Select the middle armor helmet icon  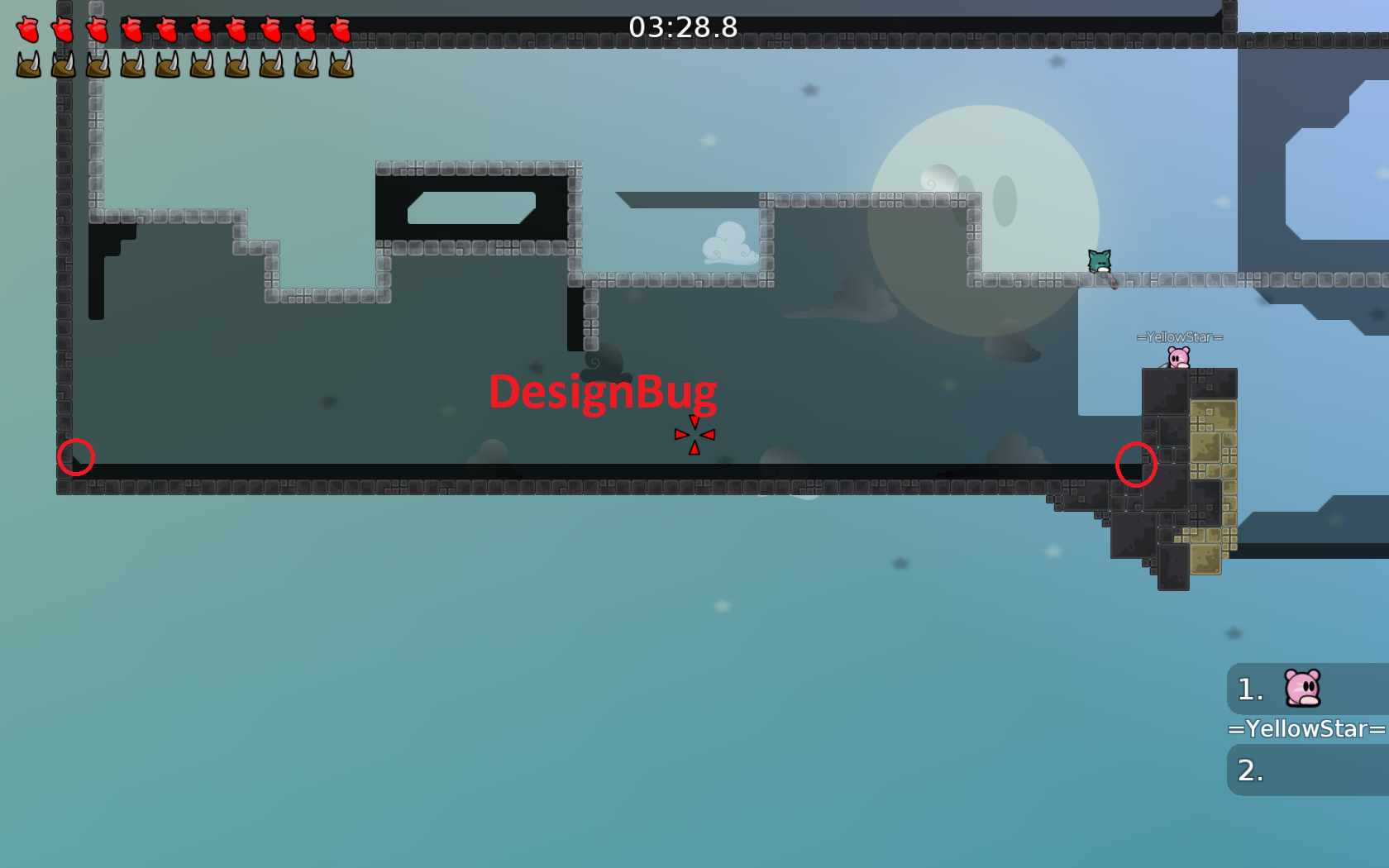(168, 66)
